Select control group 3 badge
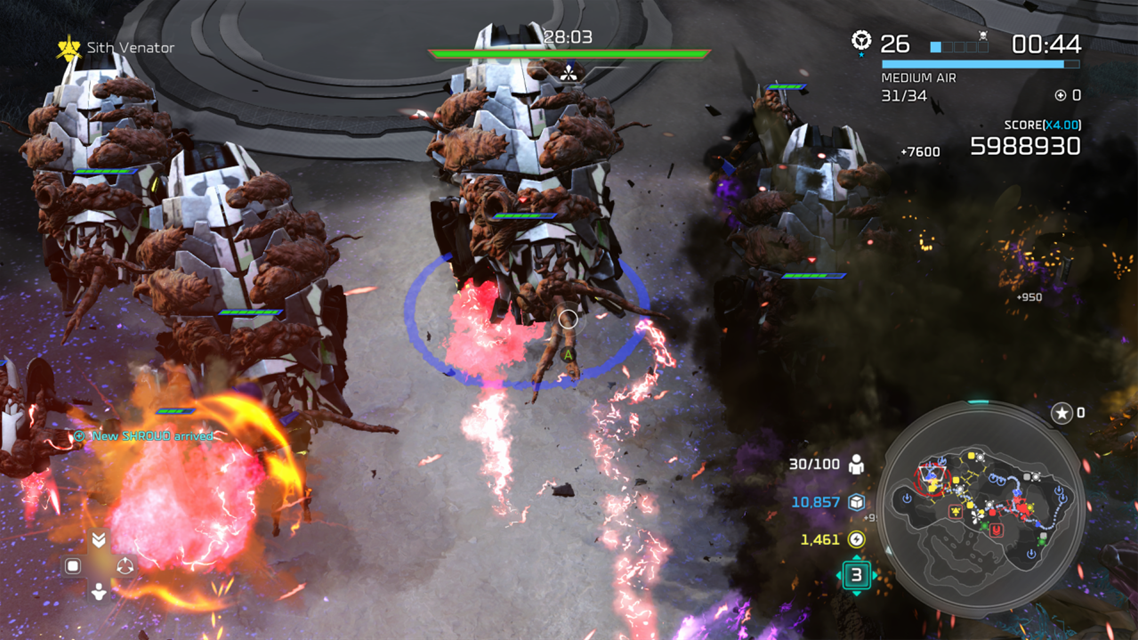This screenshot has width=1138, height=640. (x=856, y=575)
